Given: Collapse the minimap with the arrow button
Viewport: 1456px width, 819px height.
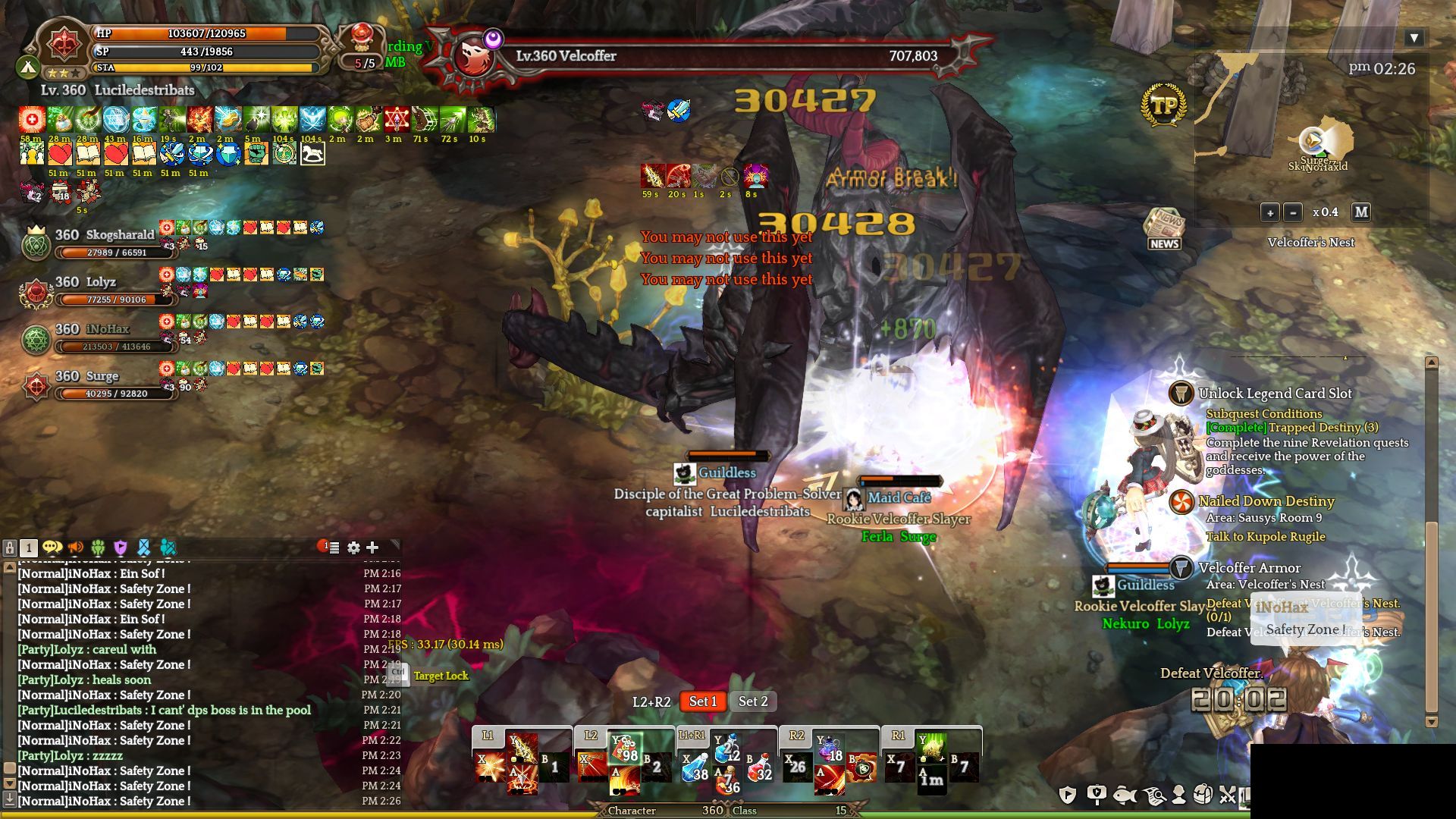Looking at the screenshot, I should 1414,38.
